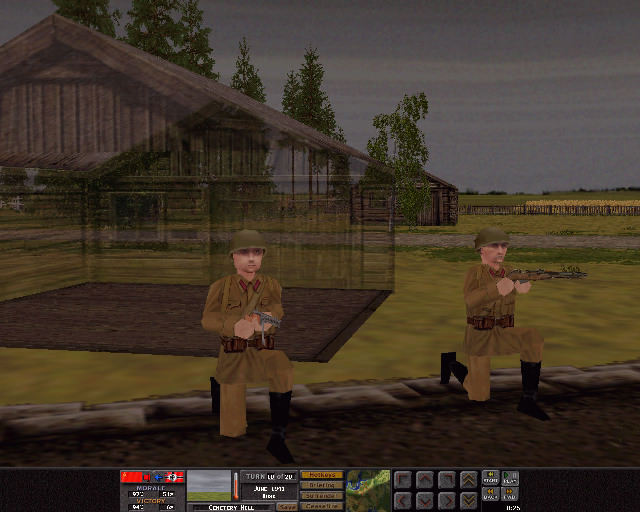Screen dimensions: 640x512
Task: Slide camera right with right arrow
Action: (x=446, y=499)
